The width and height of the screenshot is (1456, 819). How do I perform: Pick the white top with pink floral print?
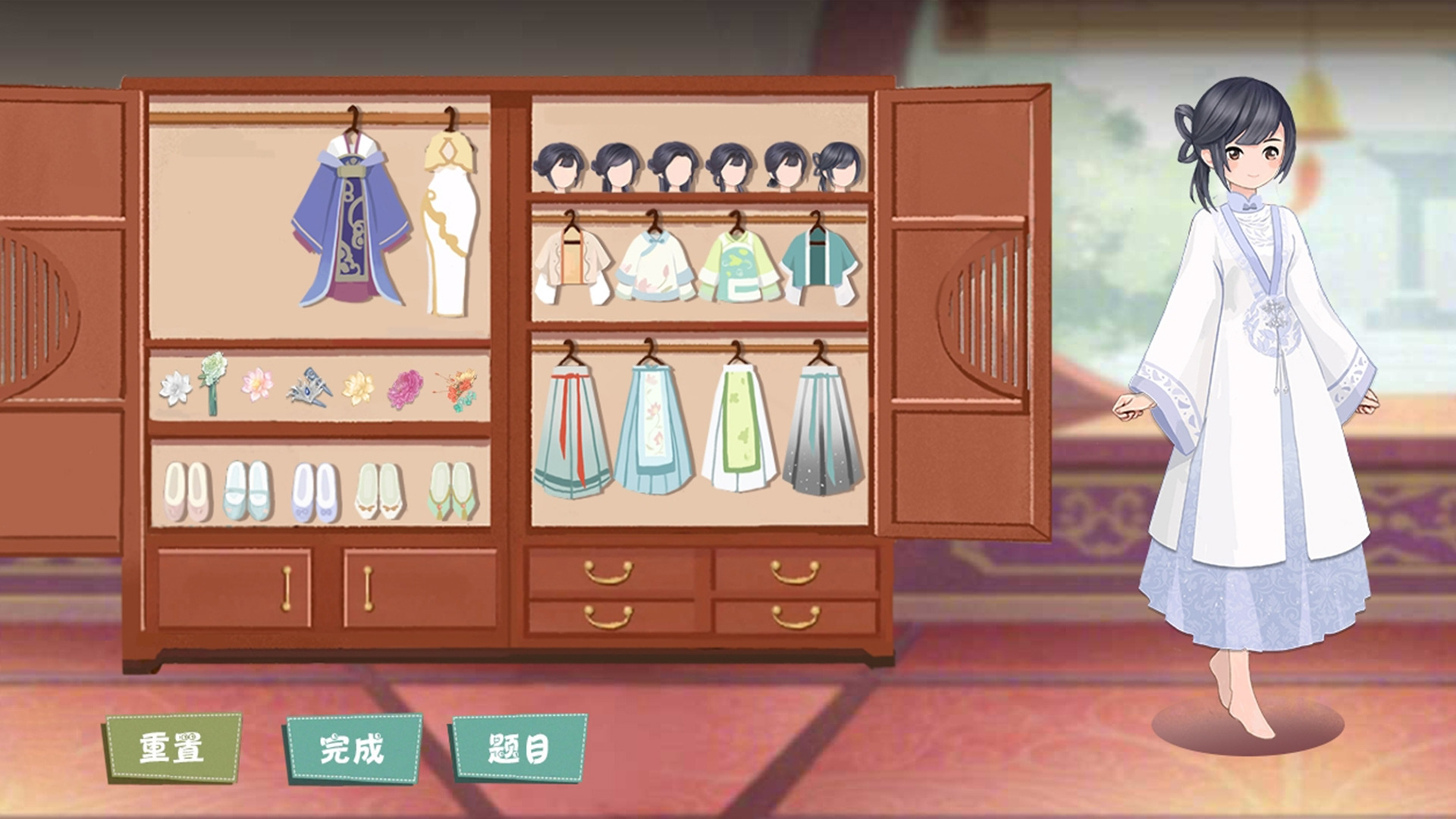pos(657,262)
